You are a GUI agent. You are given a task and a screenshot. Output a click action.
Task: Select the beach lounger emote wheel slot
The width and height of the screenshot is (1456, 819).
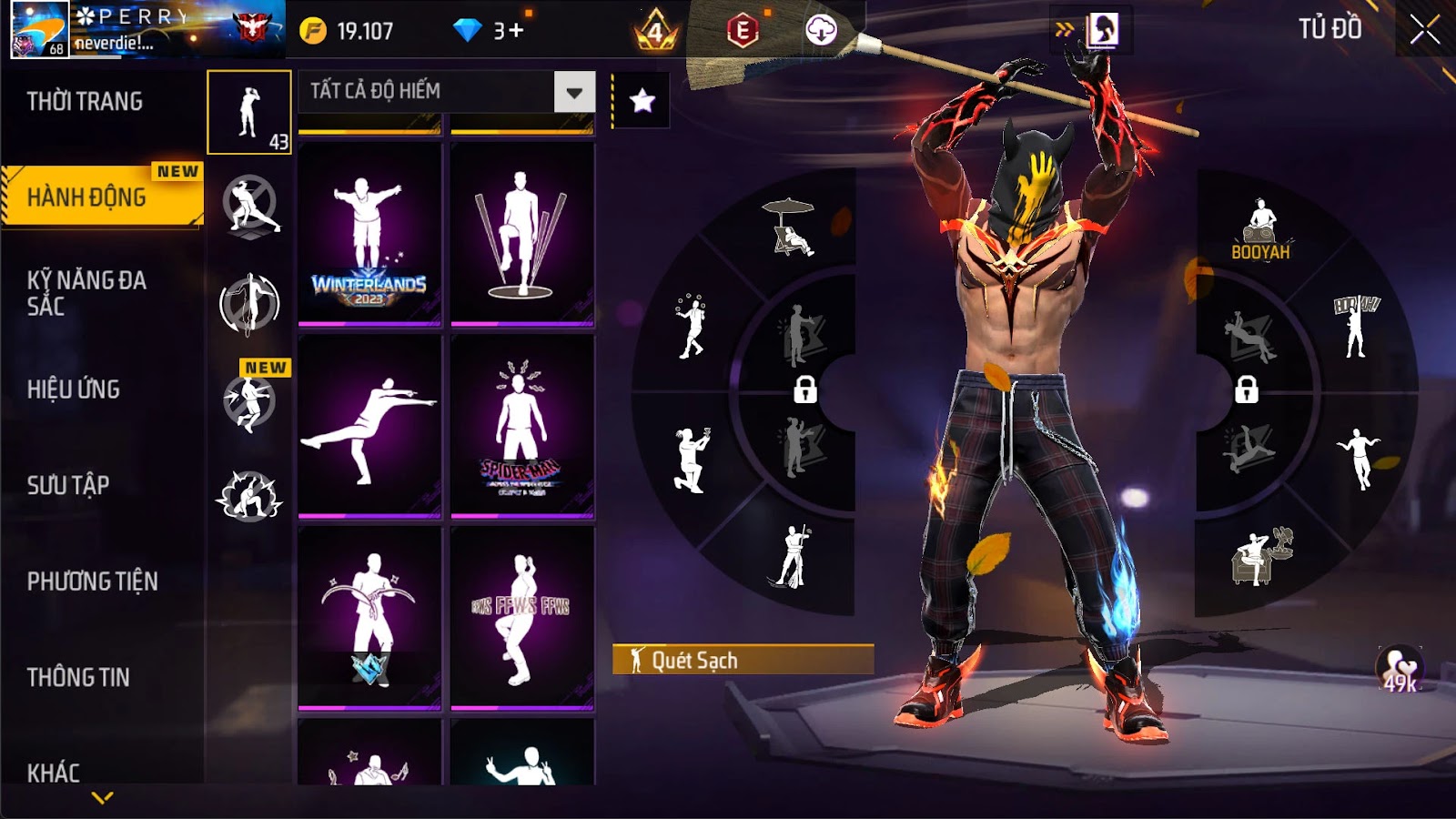[790, 227]
